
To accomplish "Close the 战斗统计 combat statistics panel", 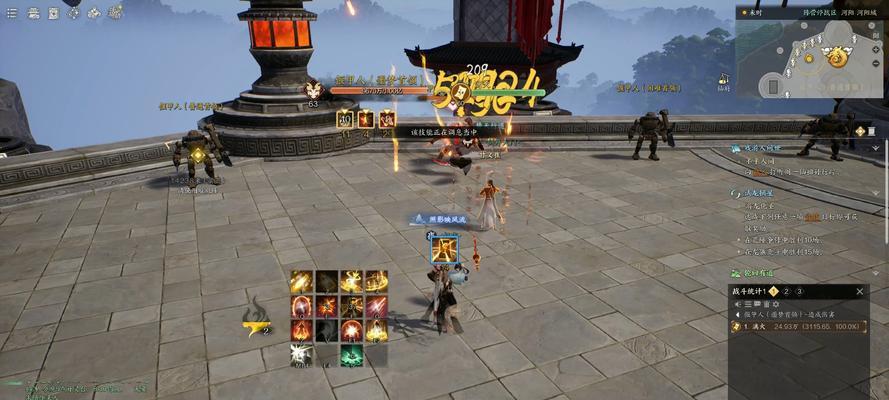I will pos(861,291).
